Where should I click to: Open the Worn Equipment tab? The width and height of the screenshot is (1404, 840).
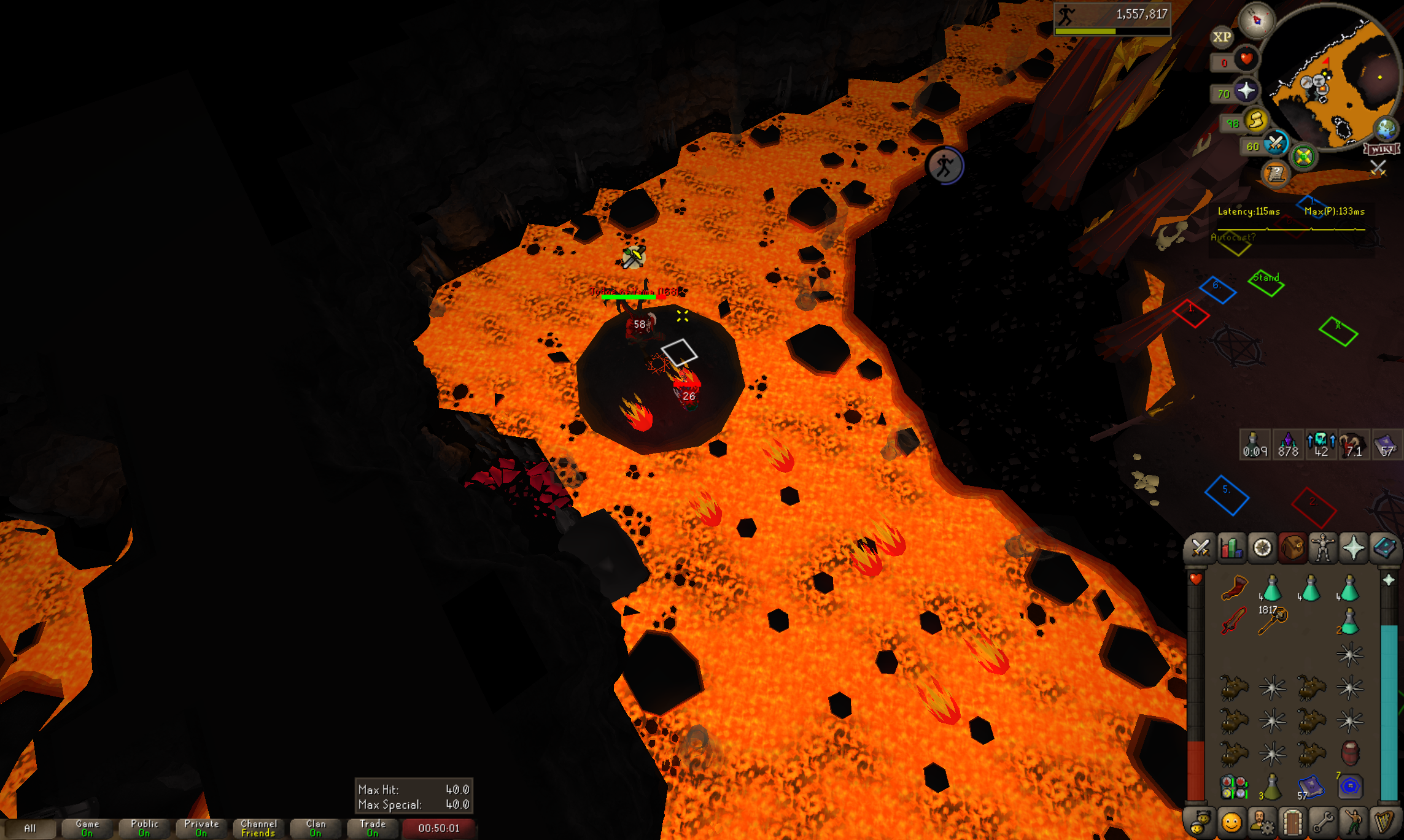pos(1323,548)
